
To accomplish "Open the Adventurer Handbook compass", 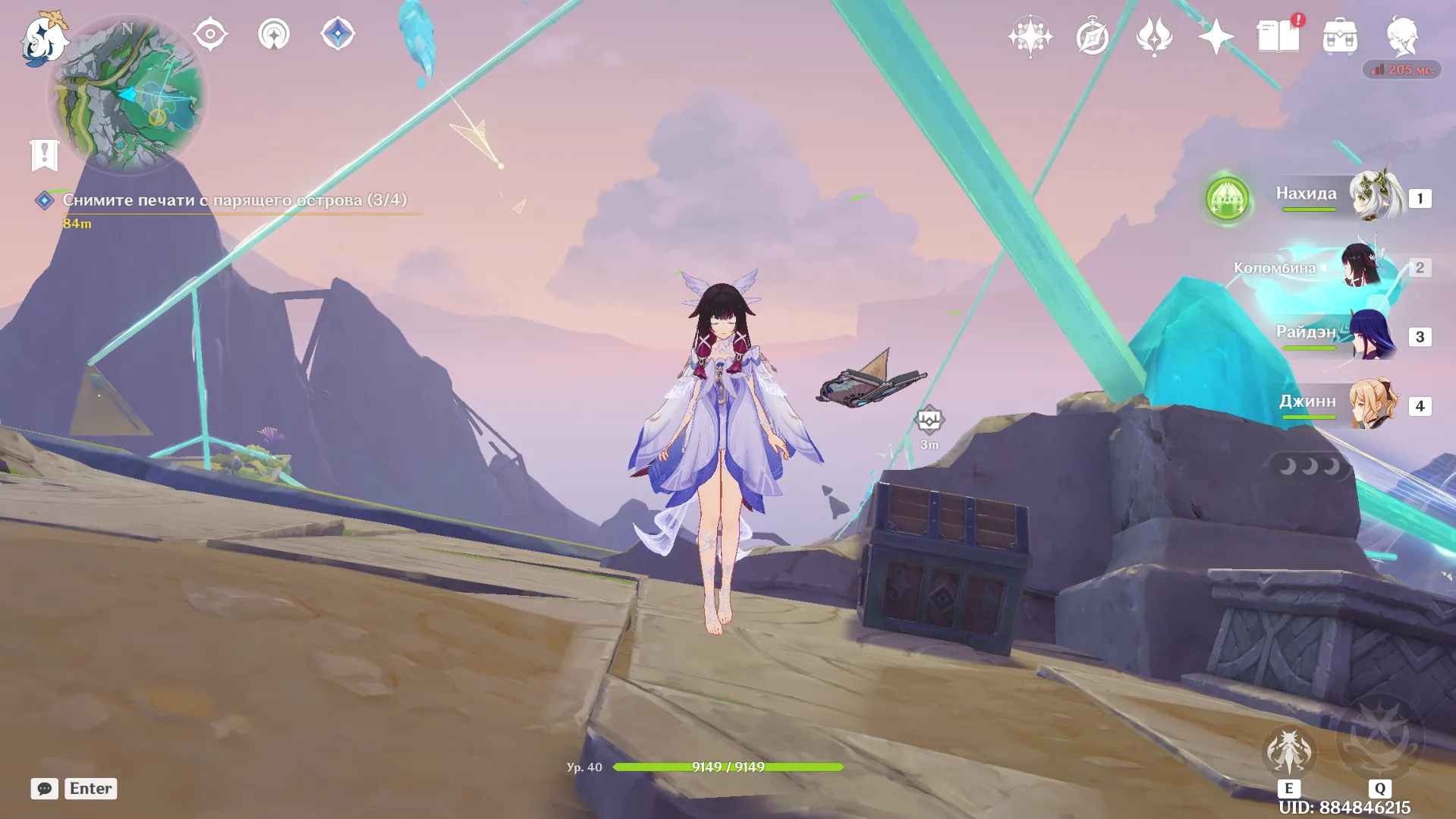I will click(x=1092, y=36).
